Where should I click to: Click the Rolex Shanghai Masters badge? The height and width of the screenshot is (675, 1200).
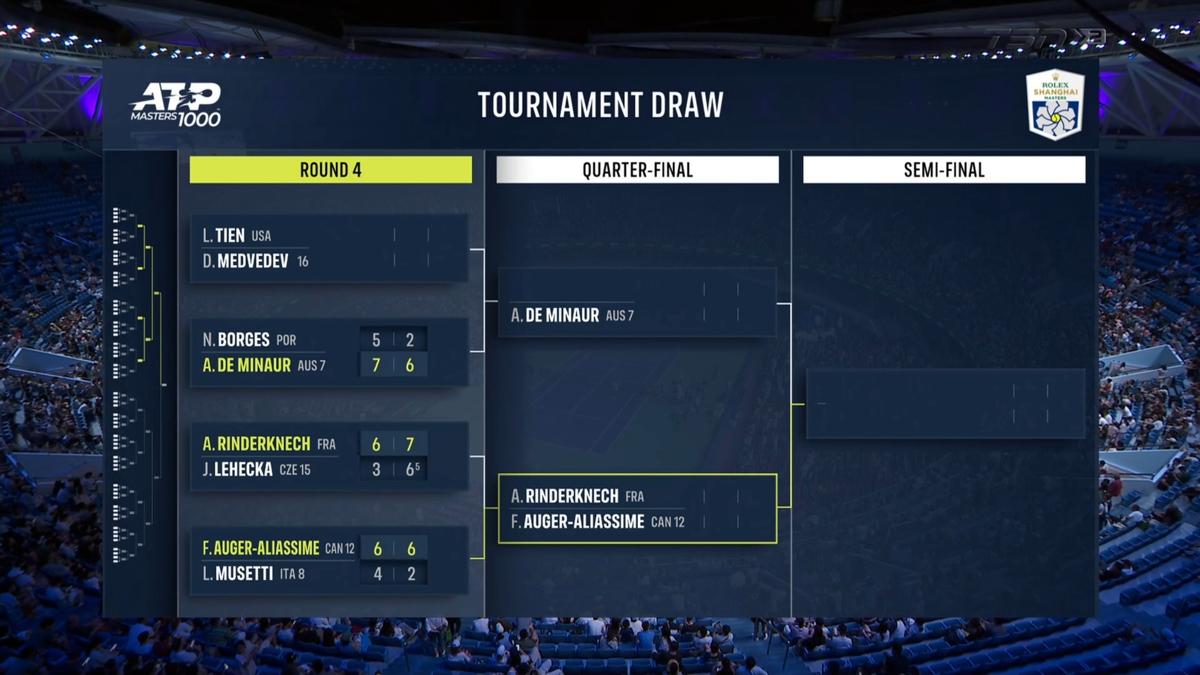point(1055,104)
